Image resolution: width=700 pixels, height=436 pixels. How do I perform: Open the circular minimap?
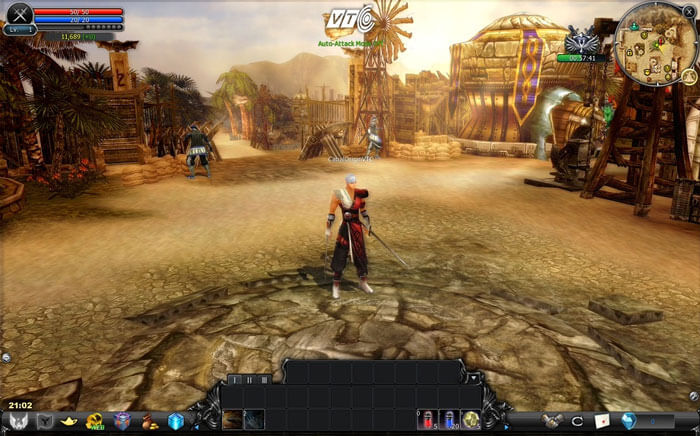tap(654, 43)
